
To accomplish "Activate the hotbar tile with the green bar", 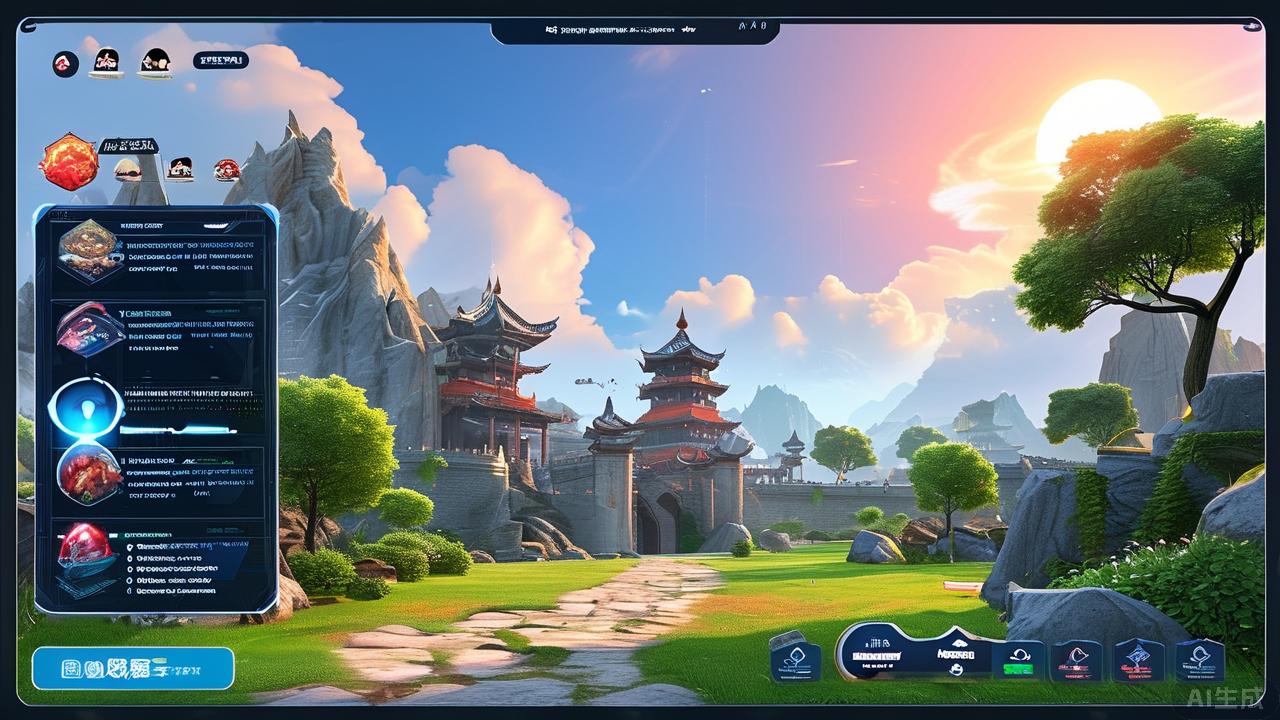I will (x=1019, y=659).
